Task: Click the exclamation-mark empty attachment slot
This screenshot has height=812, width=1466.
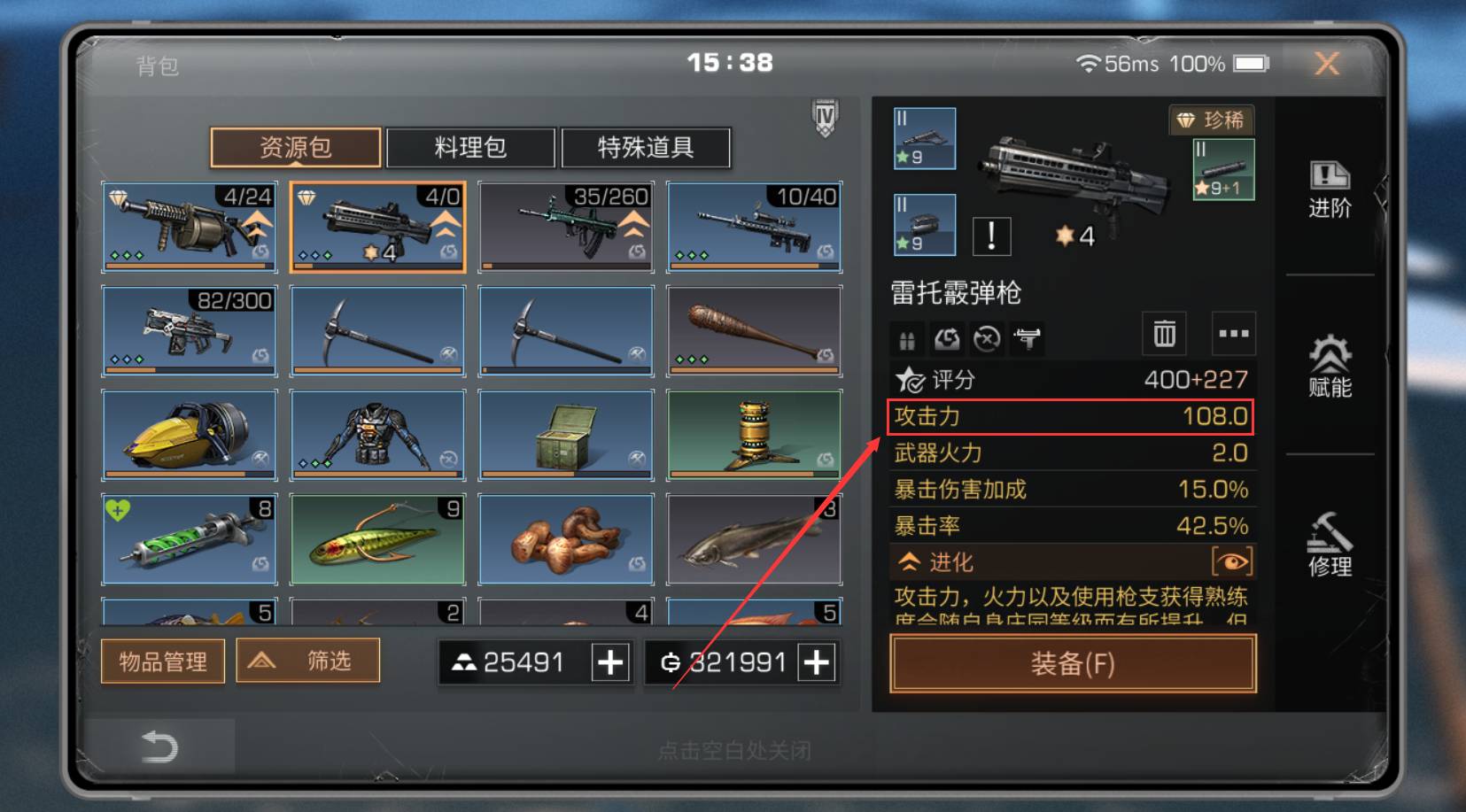Action: point(991,236)
